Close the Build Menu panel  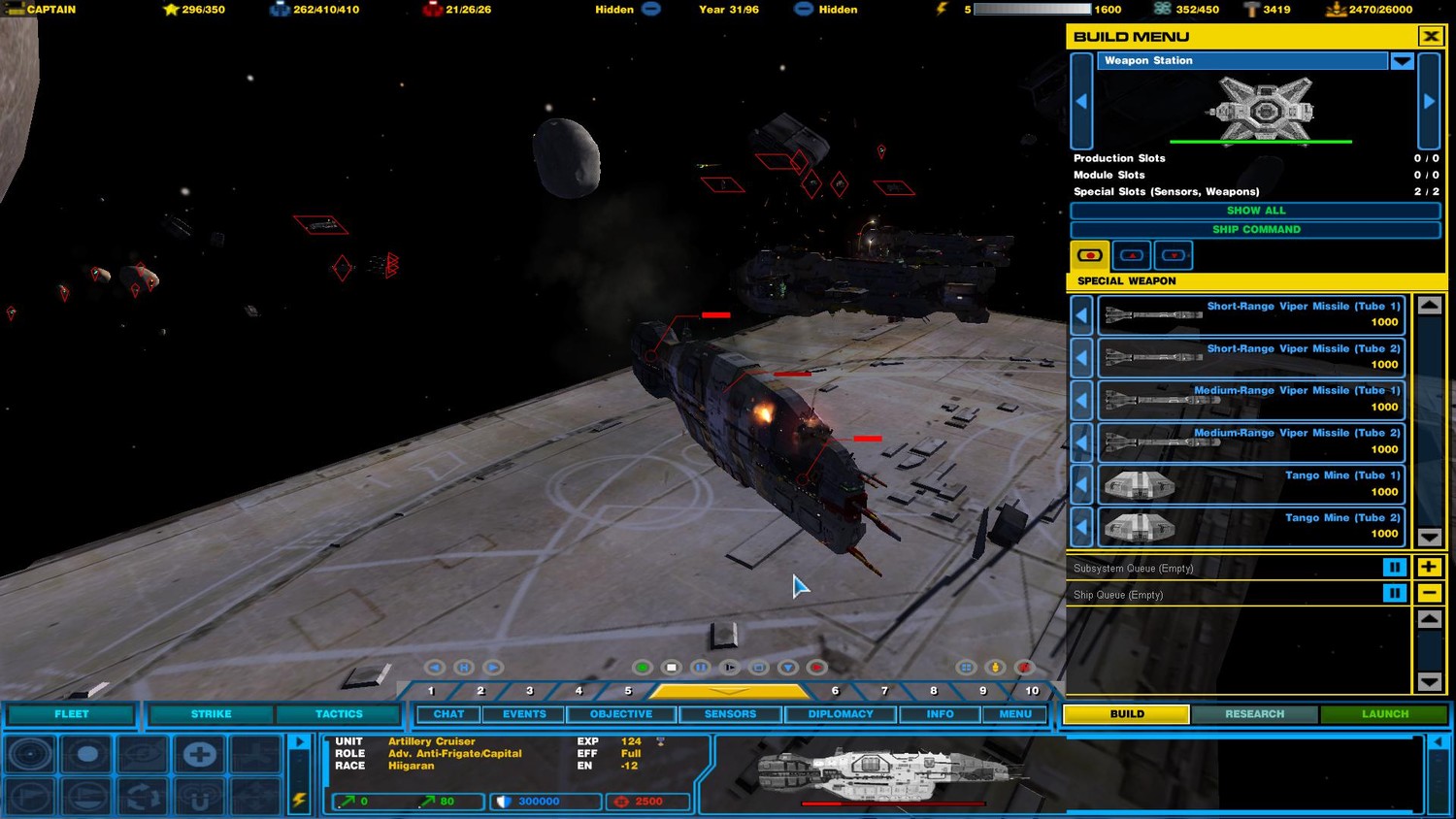pyautogui.click(x=1430, y=37)
